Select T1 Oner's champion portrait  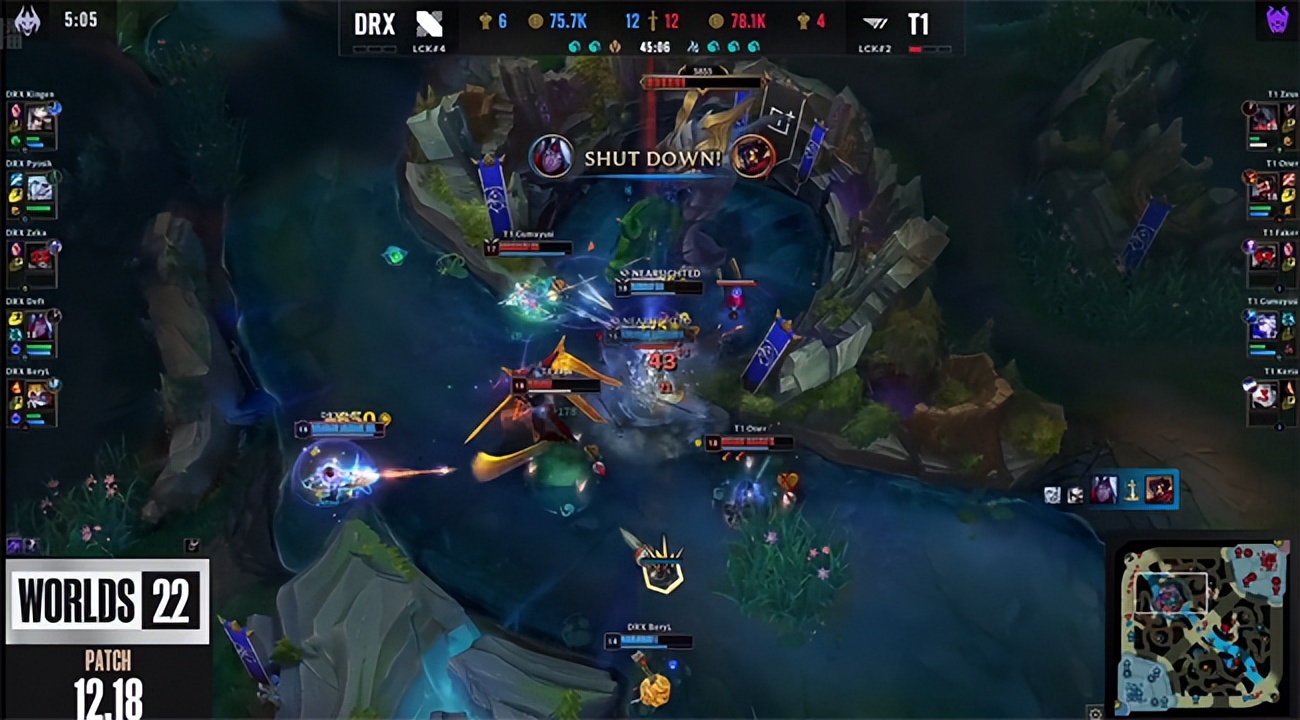coord(1264,188)
